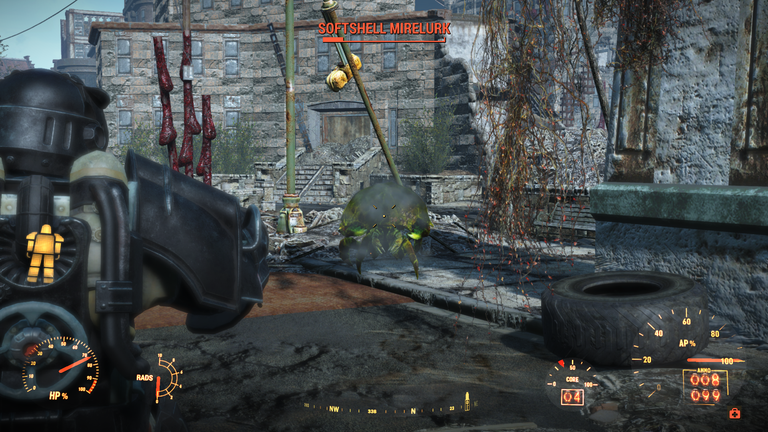Viewport: 768px width, 432px height.
Task: Click the yellow power armor condition figure
Action: pos(43,251)
